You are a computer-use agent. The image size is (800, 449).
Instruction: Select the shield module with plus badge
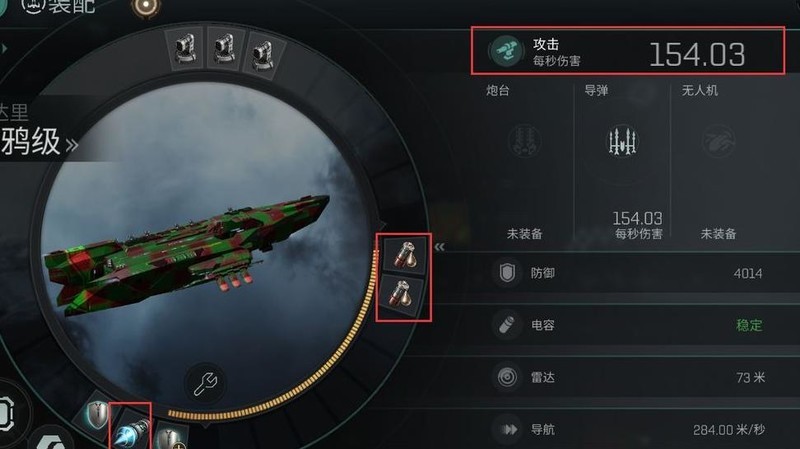[172, 437]
